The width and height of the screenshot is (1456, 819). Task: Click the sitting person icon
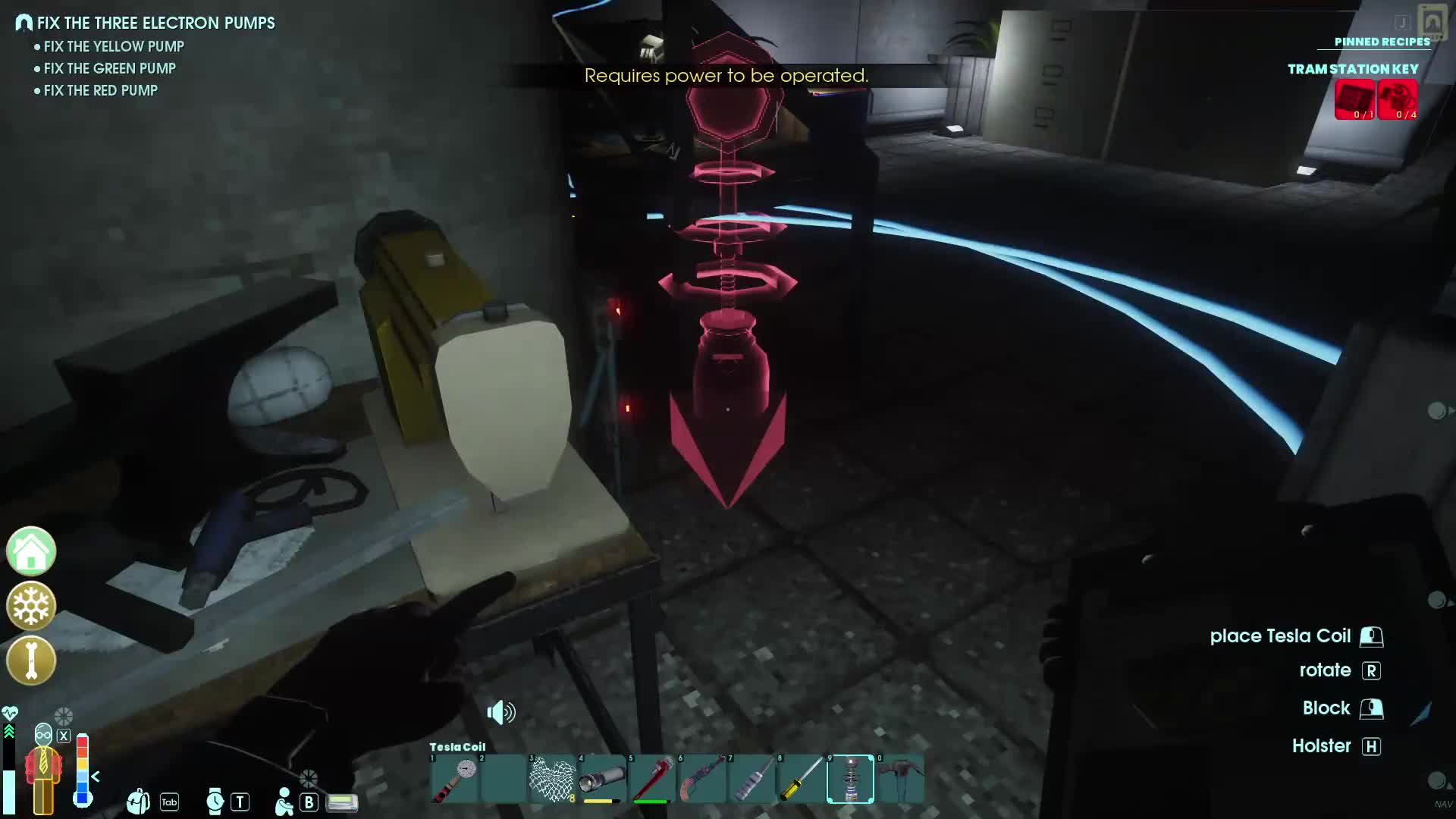pos(284,802)
